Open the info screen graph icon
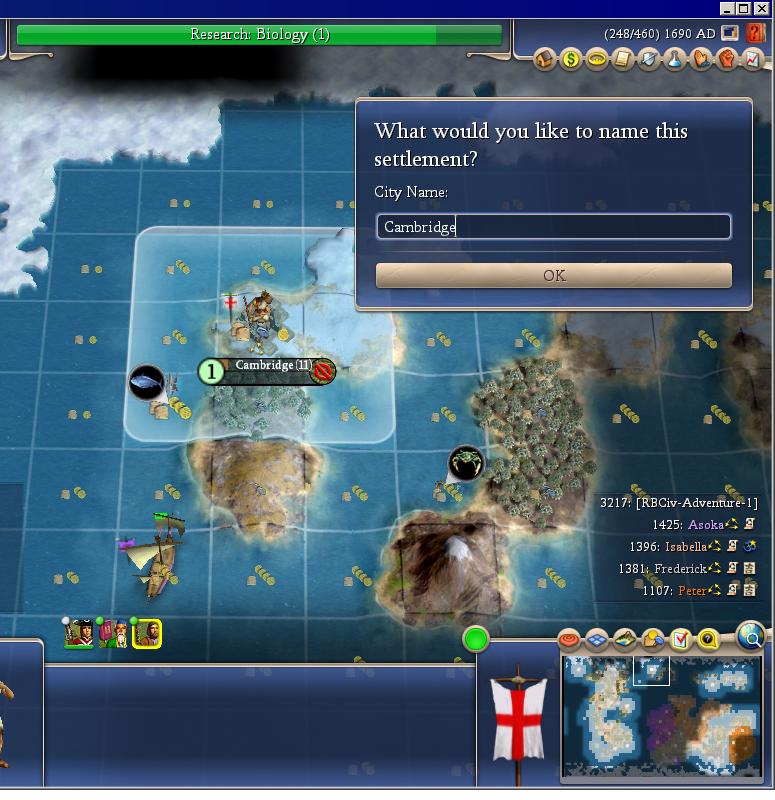Screen dimensions: 775x800 point(753,60)
